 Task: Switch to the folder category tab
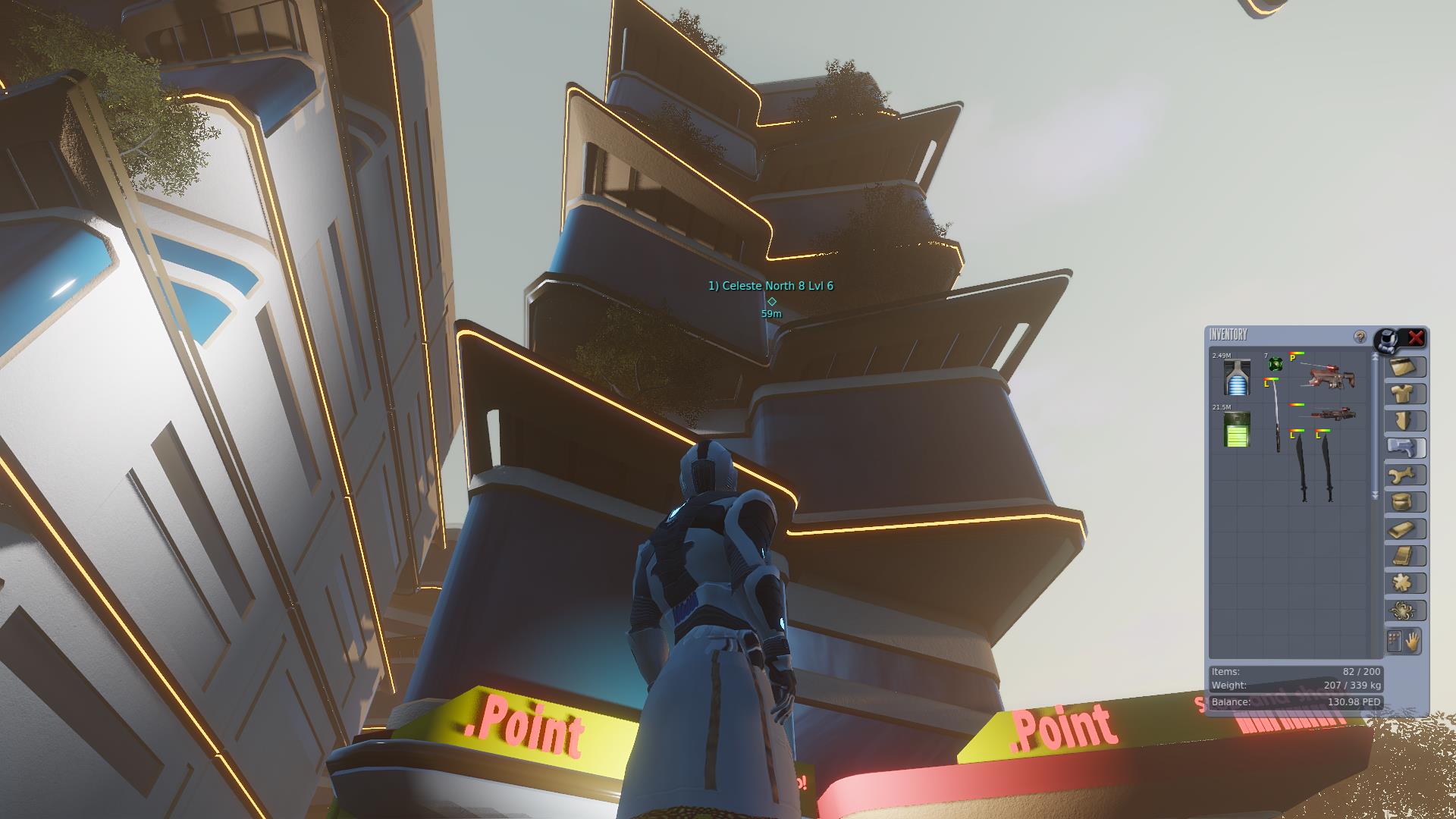[1405, 367]
